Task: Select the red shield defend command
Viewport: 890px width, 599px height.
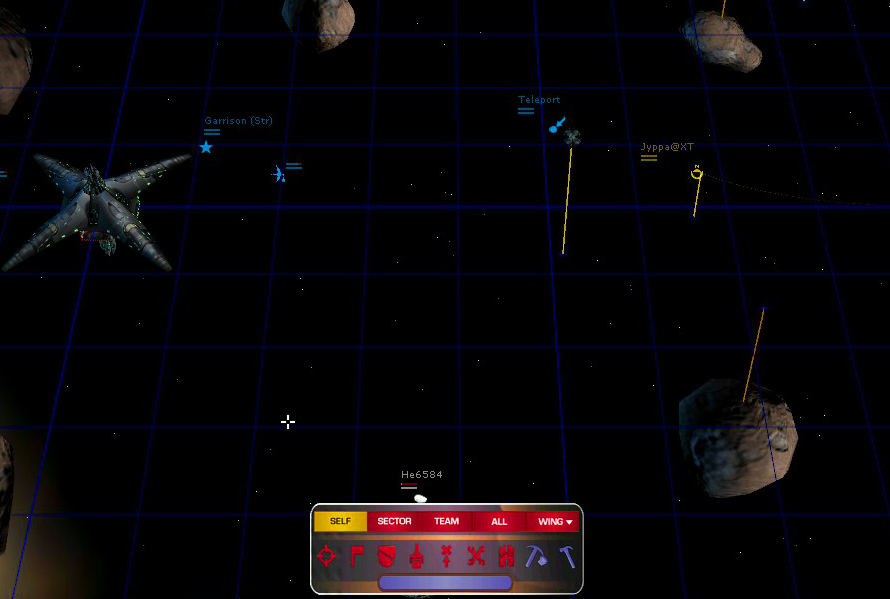Action: (x=387, y=556)
